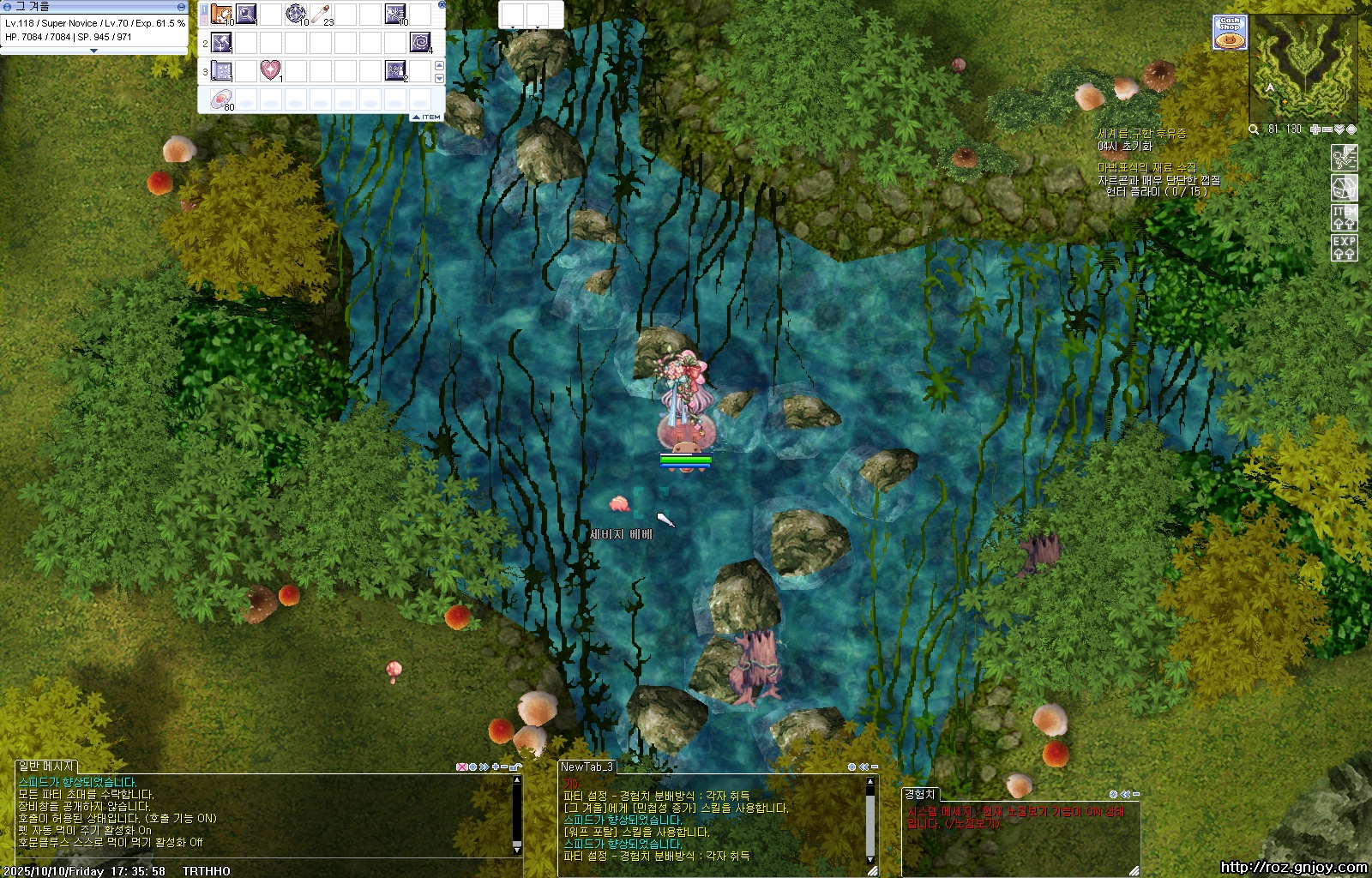Open the house-shaped icon under the minimap
The image size is (1372, 878).
coord(1344,188)
